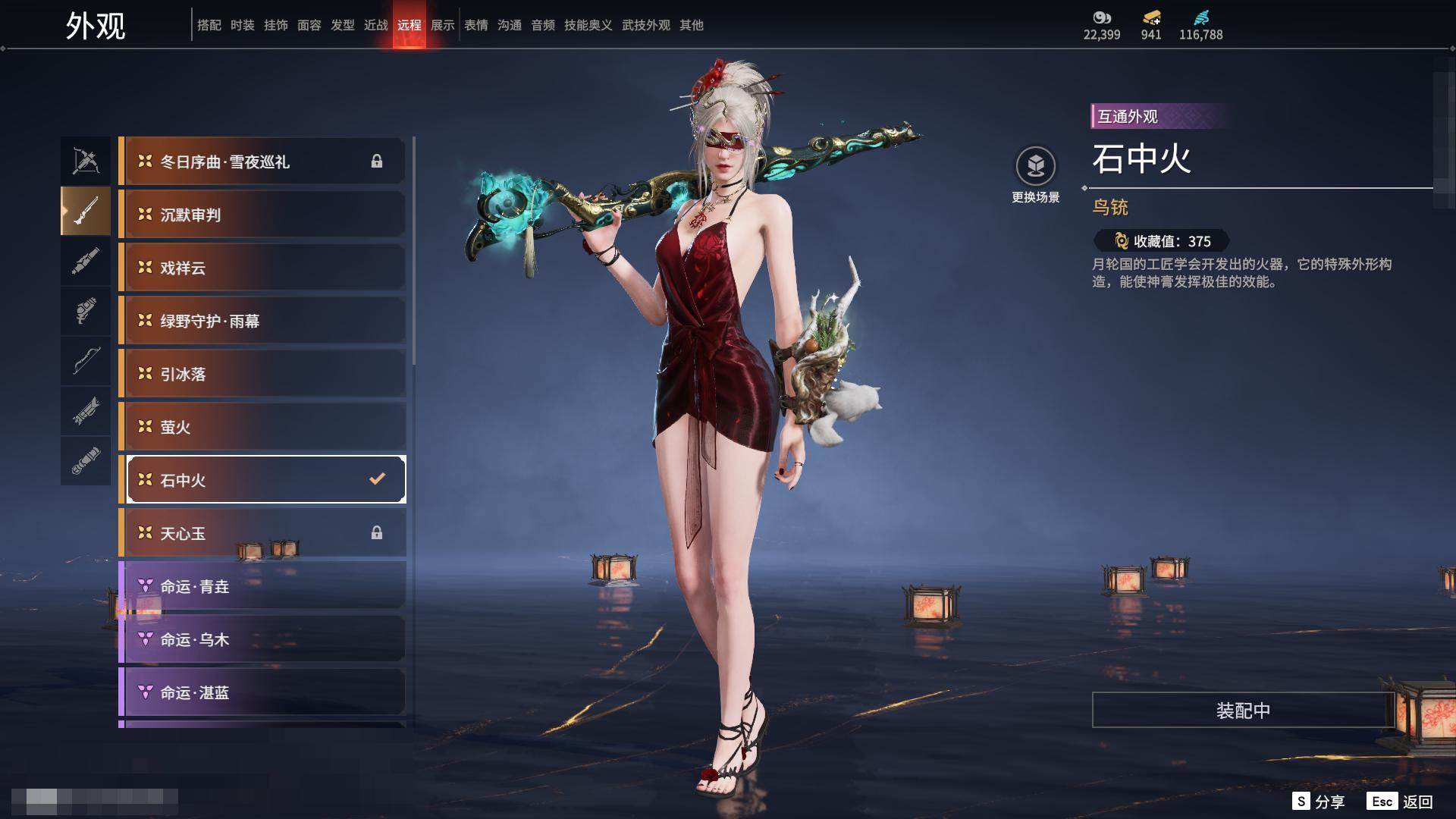This screenshot has width=1456, height=819.
Task: Open the 时装 tab
Action: click(242, 25)
